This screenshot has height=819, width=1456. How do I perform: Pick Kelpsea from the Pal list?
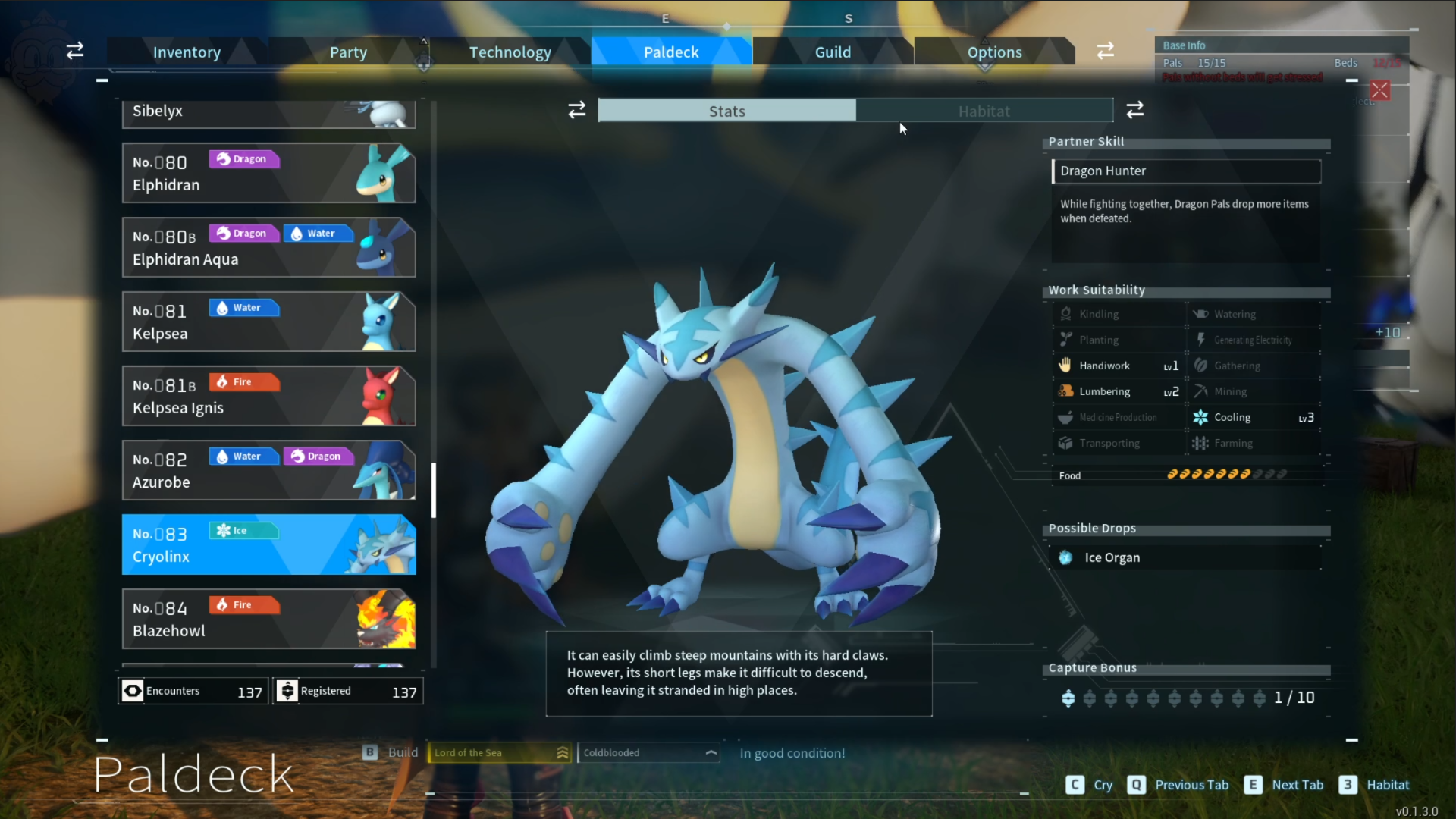(268, 322)
